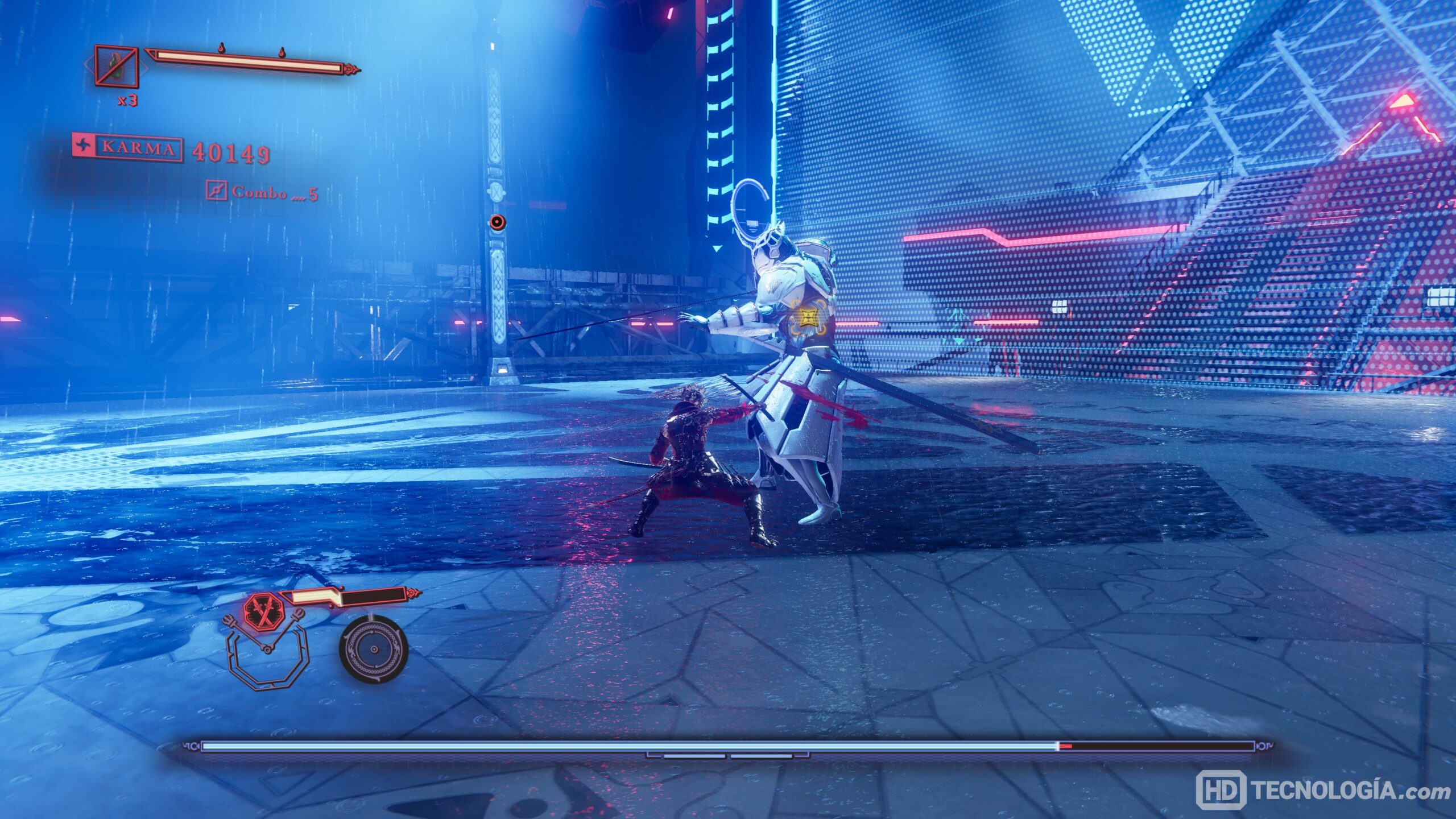The image size is (1456, 819).
Task: Click the red crossed-weapons octagon icon
Action: click(263, 612)
